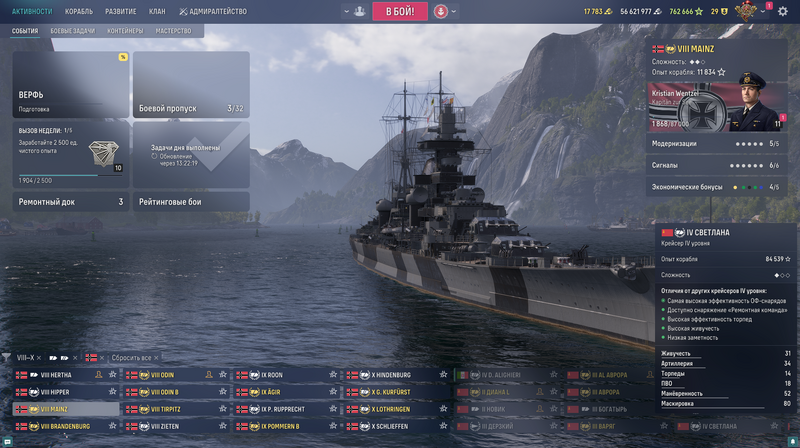
Task: Switch to the Мастерство tab
Action: point(173,31)
